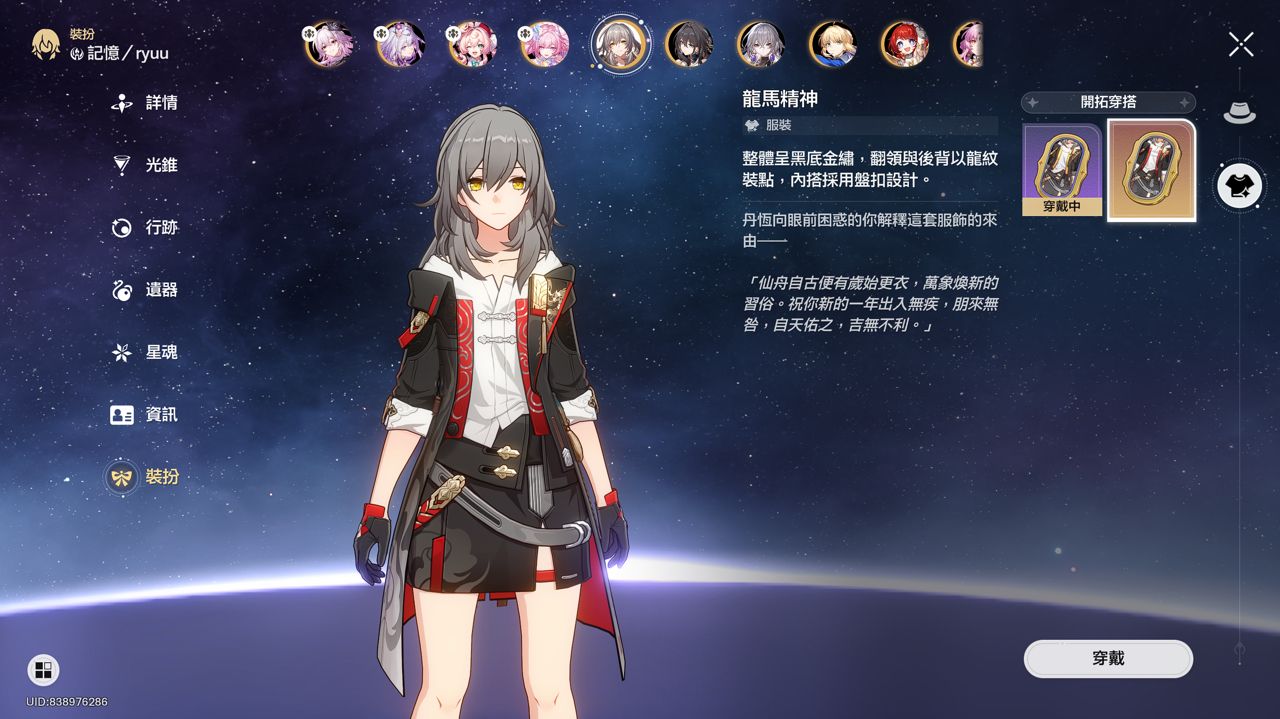This screenshot has width=1280, height=719.
Task: Open the 詳情 details menu
Action: (x=146, y=103)
